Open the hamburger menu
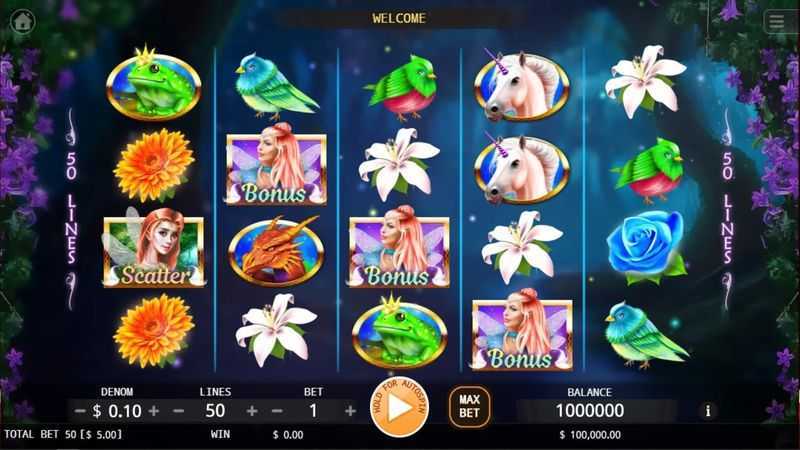Image resolution: width=800 pixels, height=450 pixels. [776, 21]
